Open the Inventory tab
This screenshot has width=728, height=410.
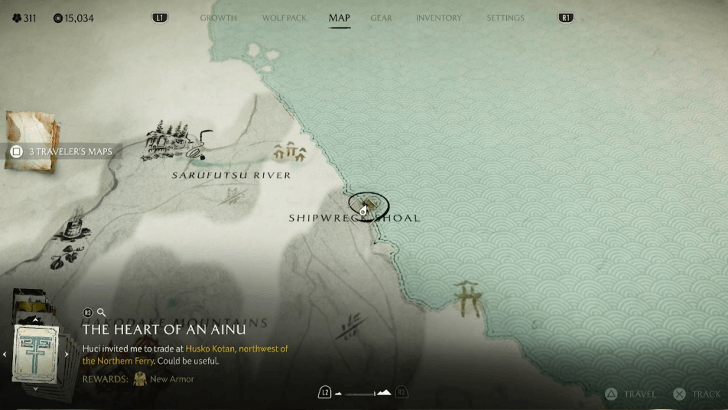[x=438, y=18]
